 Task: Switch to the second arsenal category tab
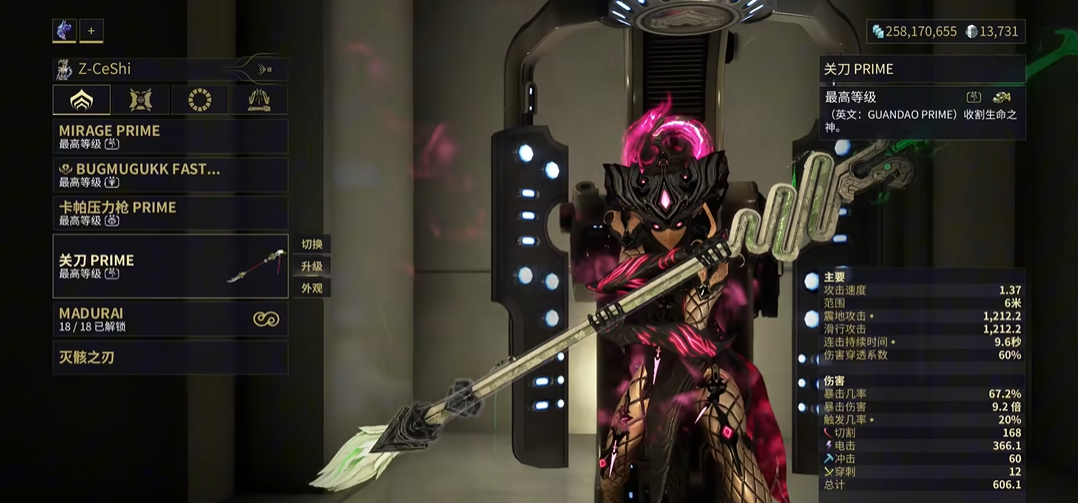(x=141, y=100)
